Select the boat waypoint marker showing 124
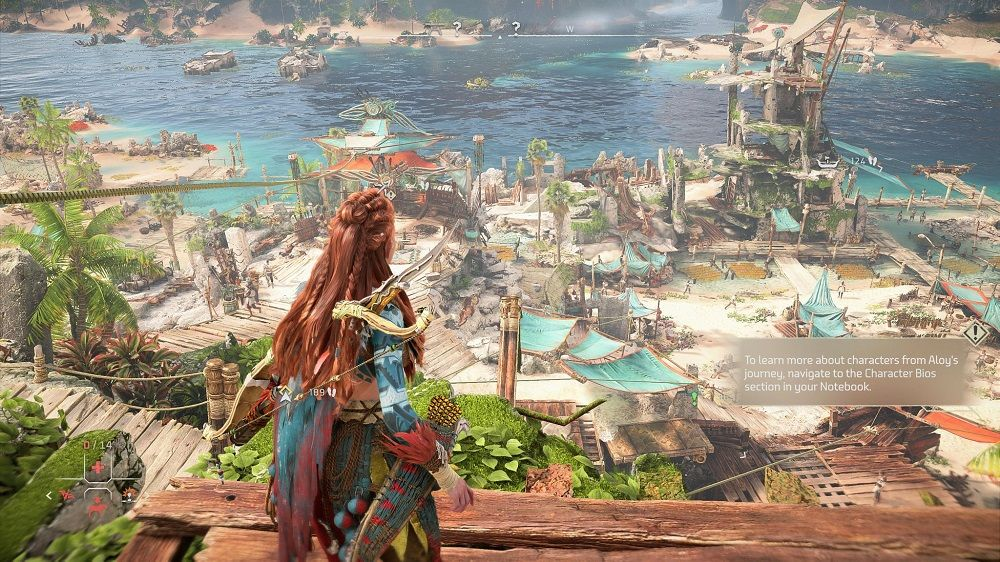Image resolution: width=1000 pixels, height=562 pixels. 827,160
